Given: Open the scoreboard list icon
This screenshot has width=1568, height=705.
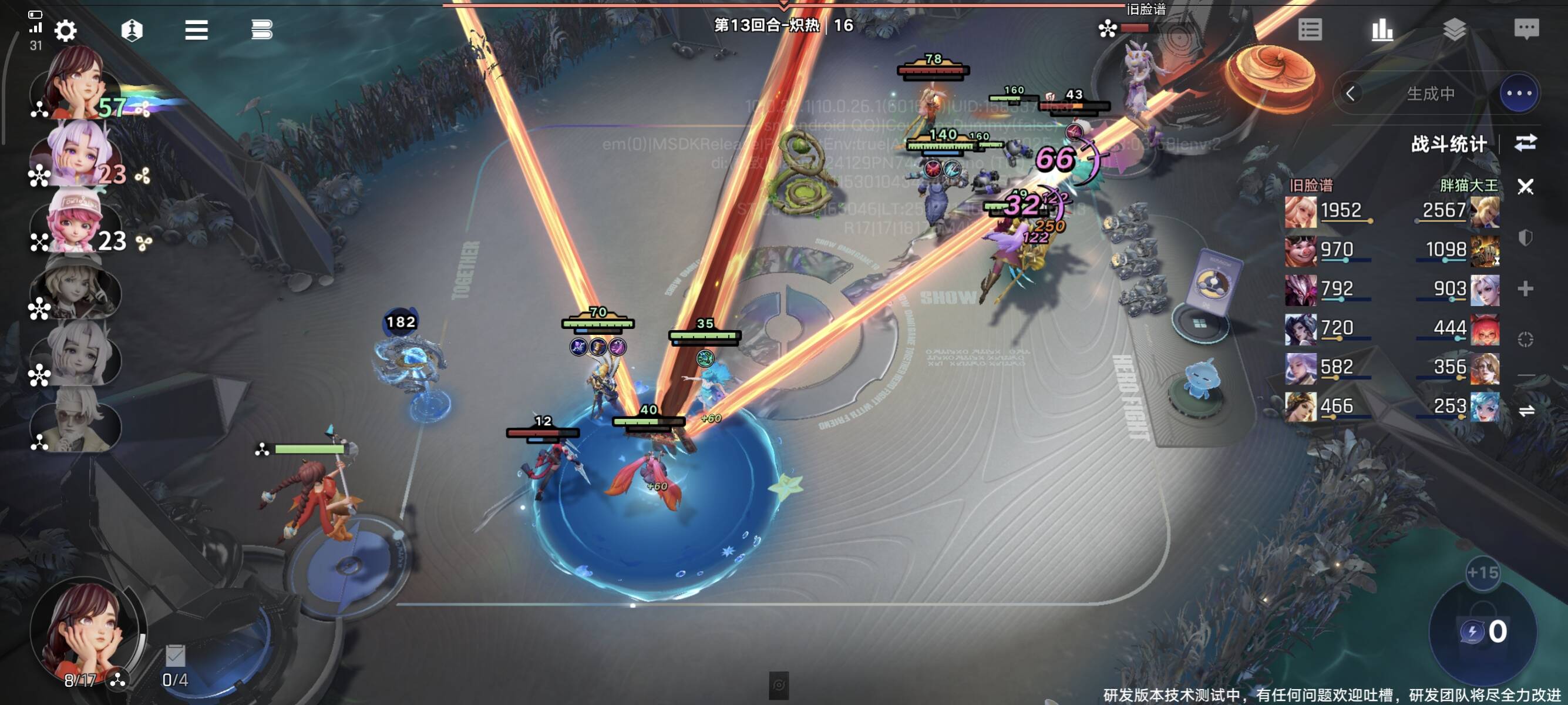Looking at the screenshot, I should coord(1309,29).
